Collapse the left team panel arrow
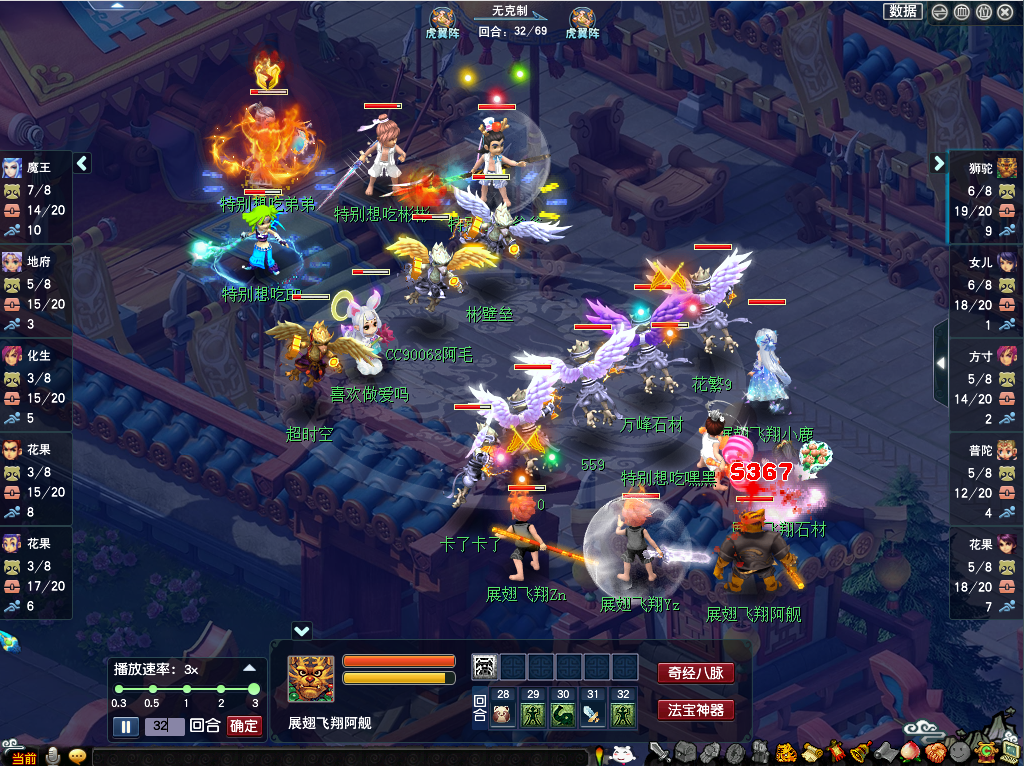This screenshot has height=766, width=1024. [x=83, y=163]
